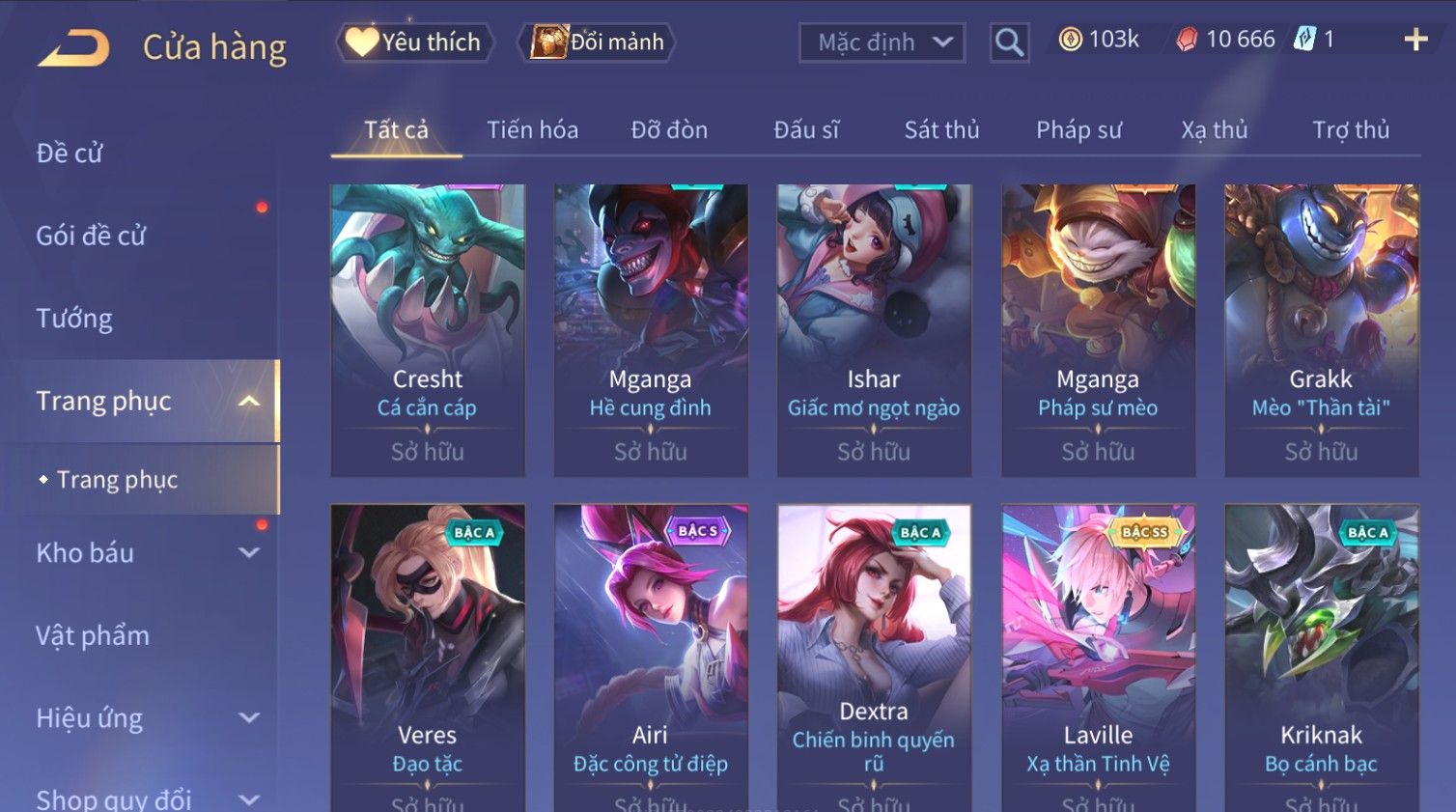Click the magnifying glass search icon

(1009, 42)
